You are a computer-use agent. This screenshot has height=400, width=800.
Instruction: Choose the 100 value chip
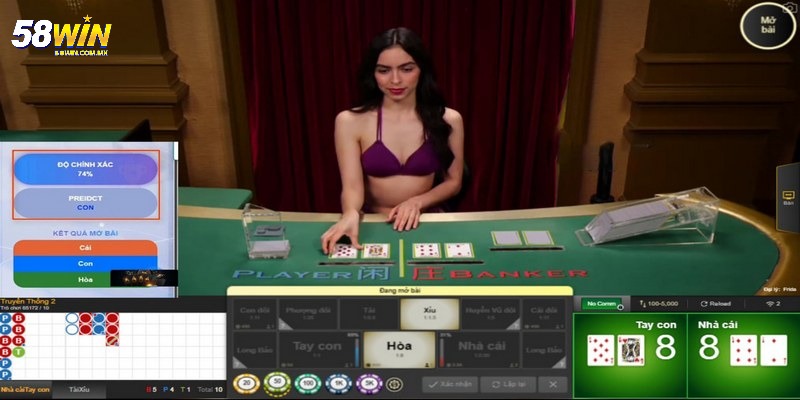point(306,383)
